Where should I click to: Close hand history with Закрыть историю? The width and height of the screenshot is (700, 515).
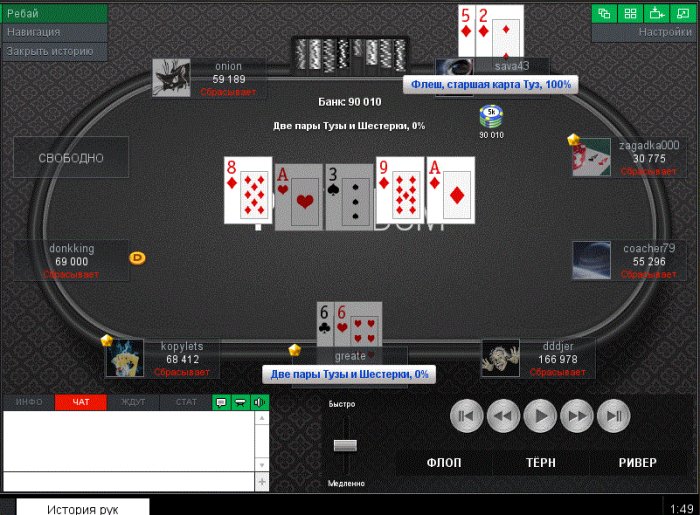(x=54, y=50)
